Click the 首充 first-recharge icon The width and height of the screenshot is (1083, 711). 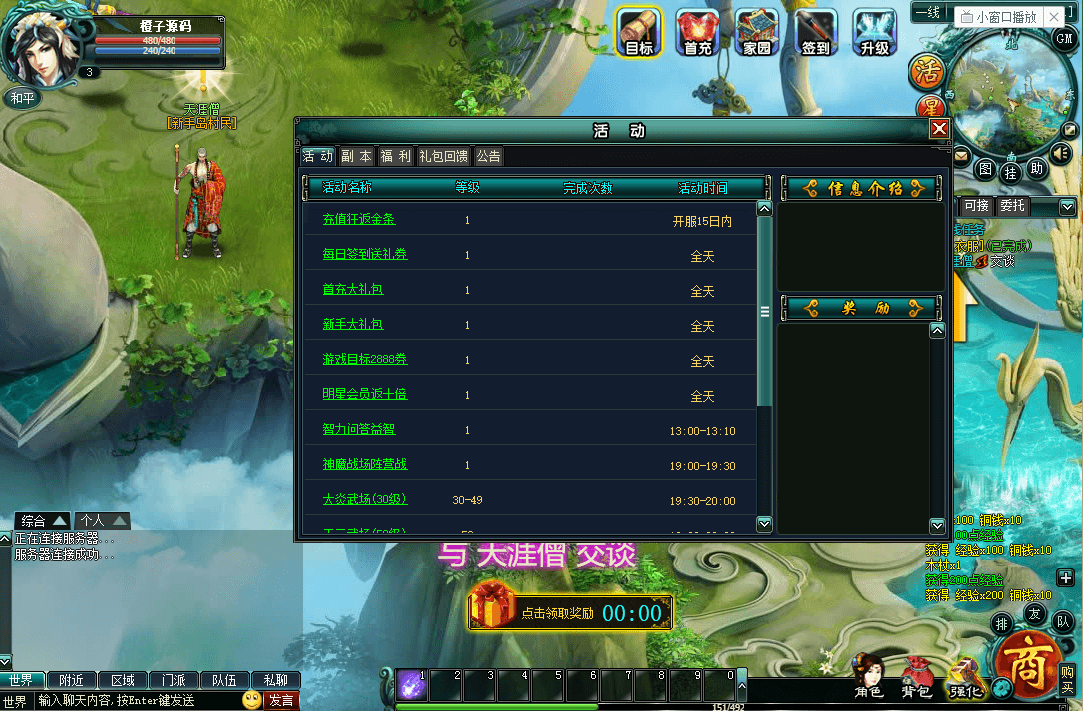(x=697, y=32)
